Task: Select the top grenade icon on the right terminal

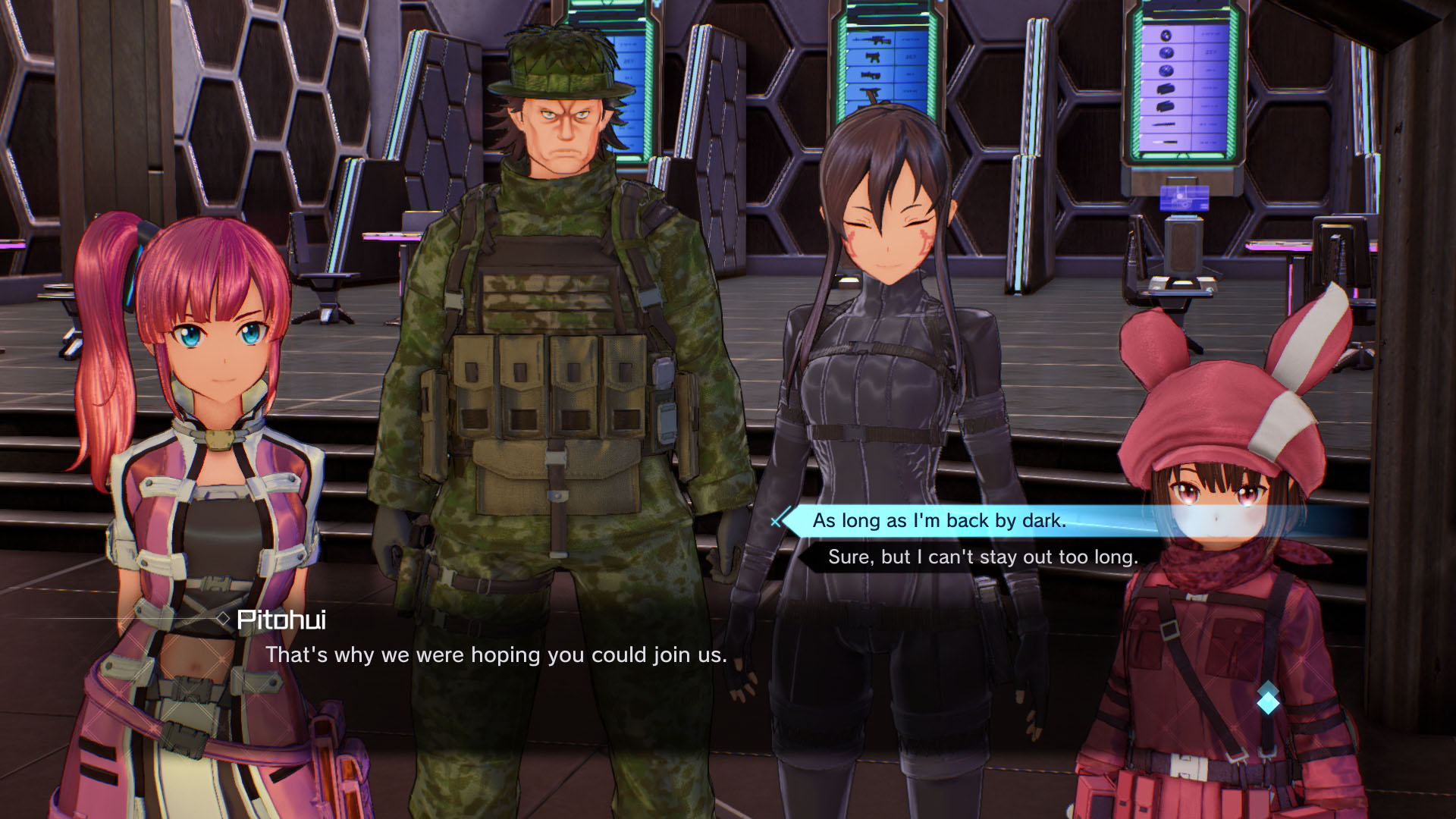Action: (1166, 36)
